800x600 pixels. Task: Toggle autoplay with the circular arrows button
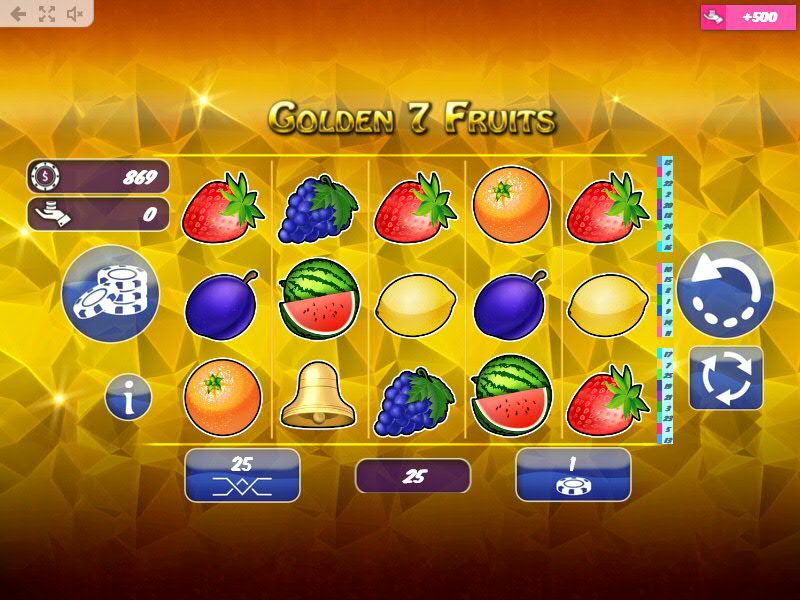click(x=726, y=377)
